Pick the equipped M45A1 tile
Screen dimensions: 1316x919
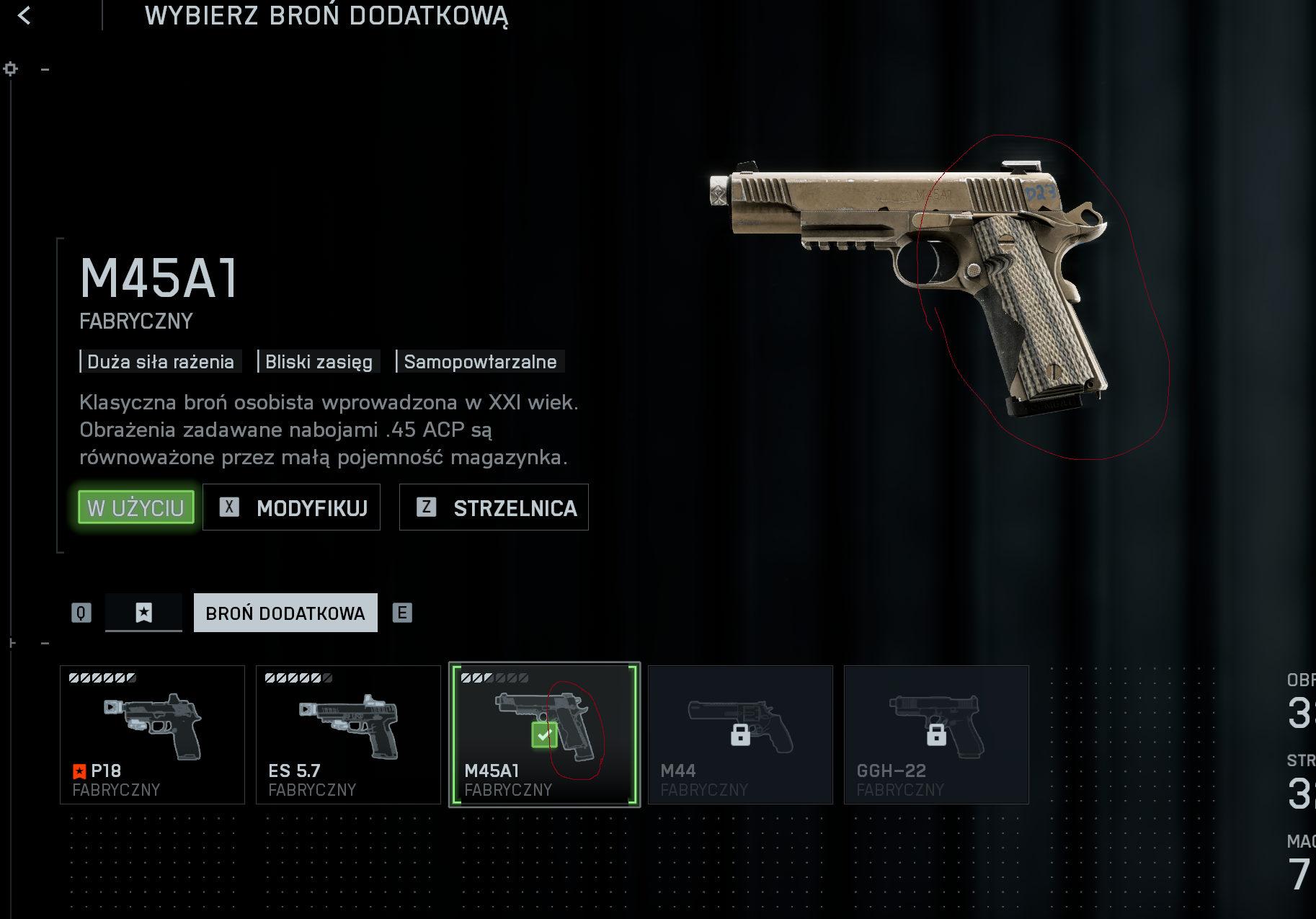[544, 734]
